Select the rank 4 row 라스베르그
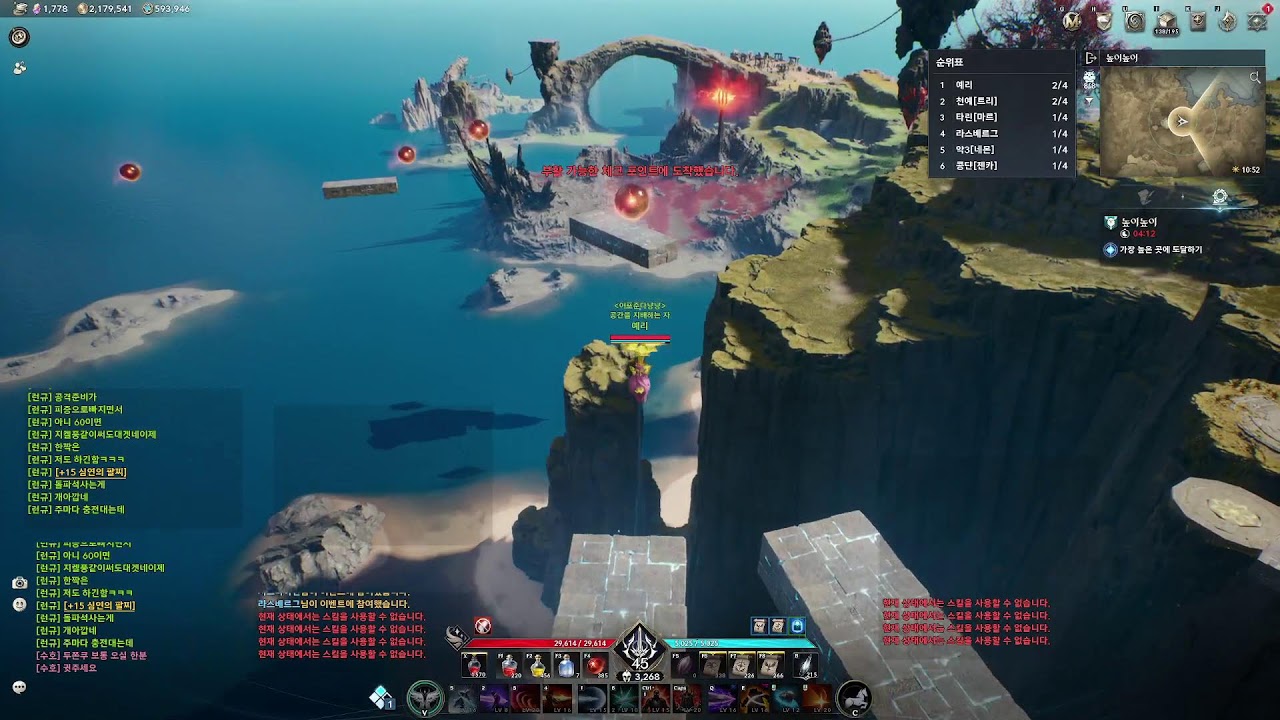This screenshot has width=1280, height=720. pos(1002,134)
